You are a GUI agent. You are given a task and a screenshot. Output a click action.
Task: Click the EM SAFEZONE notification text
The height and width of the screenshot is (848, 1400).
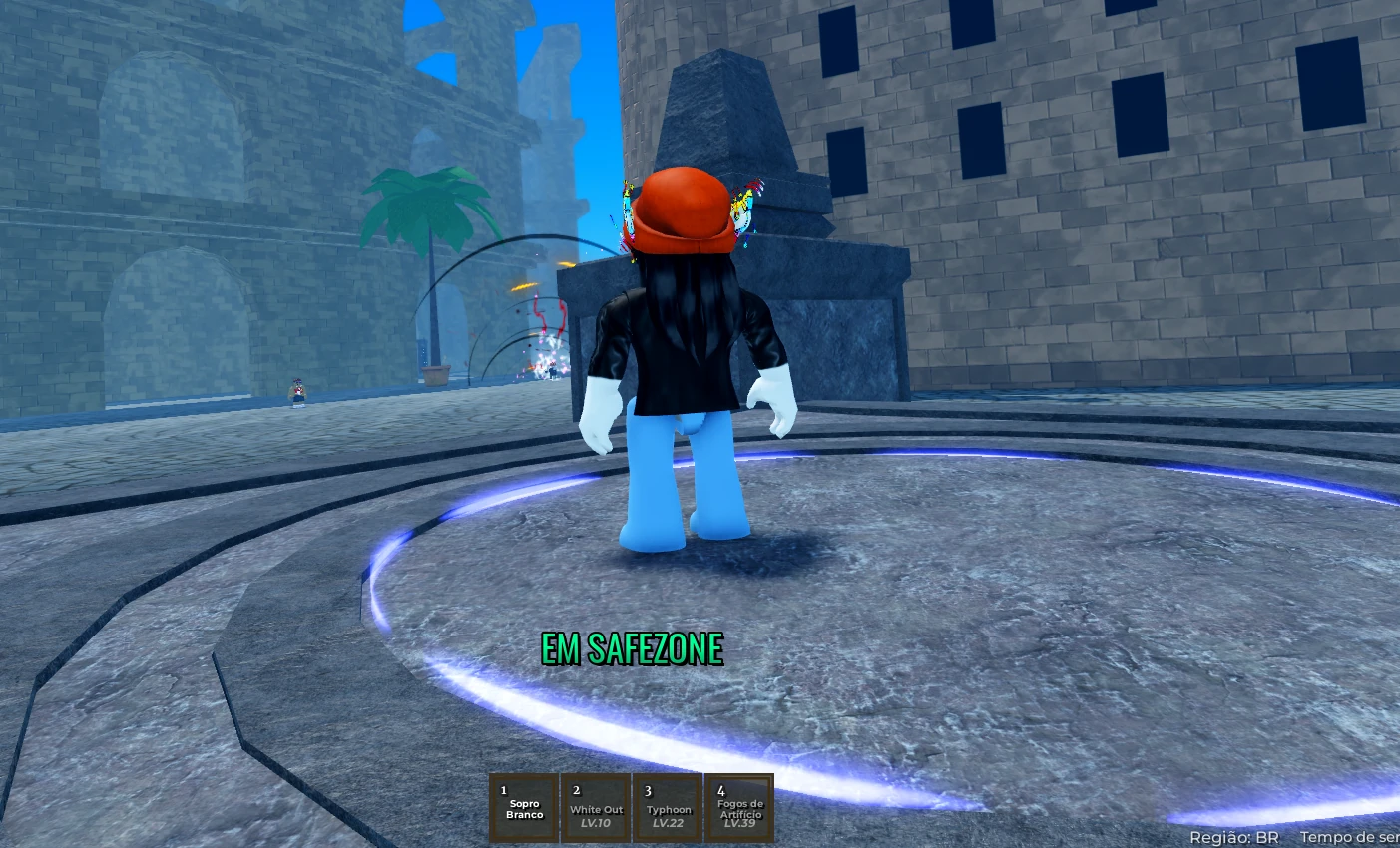[632, 648]
